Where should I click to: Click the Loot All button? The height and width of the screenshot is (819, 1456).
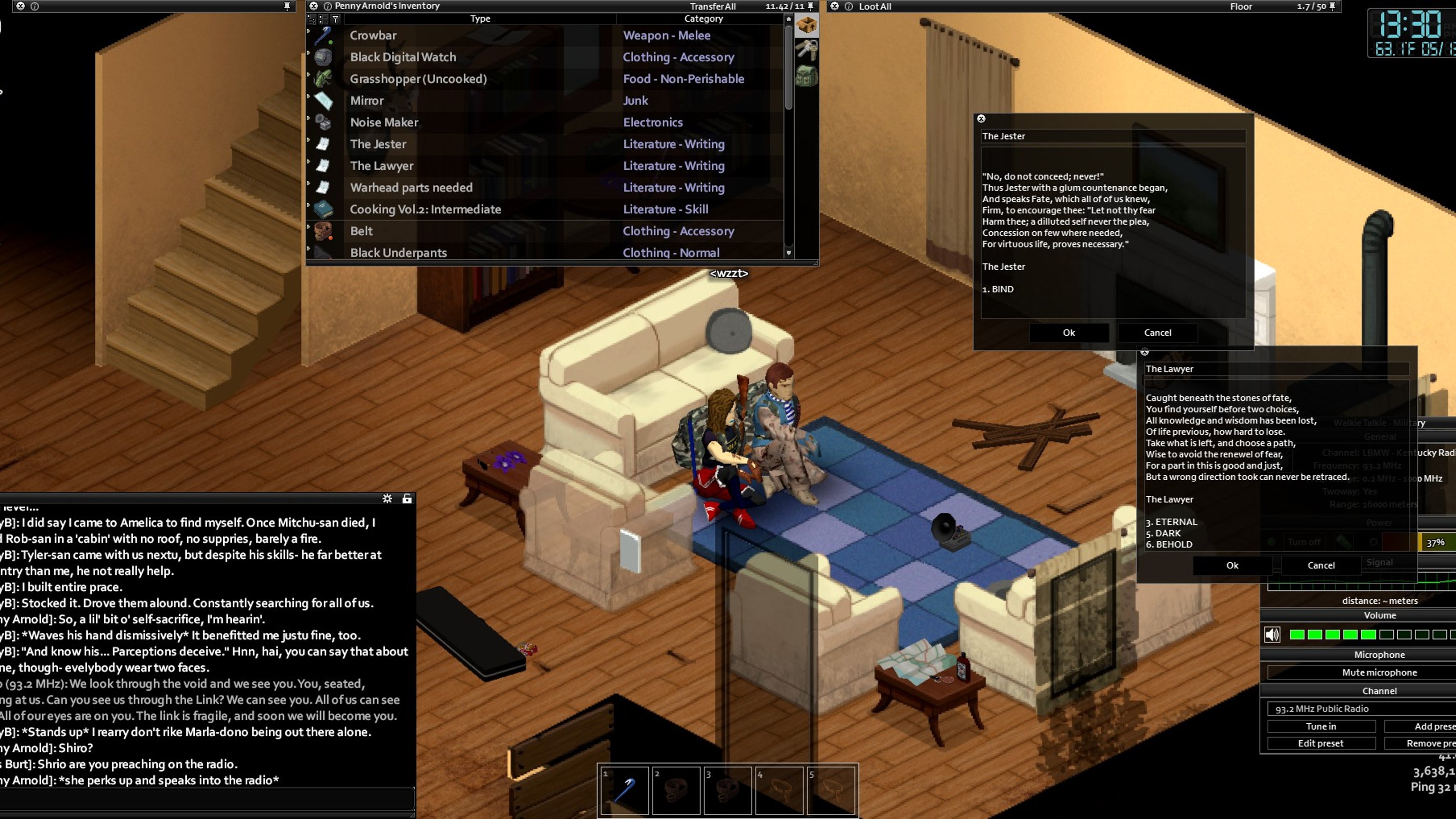click(874, 6)
